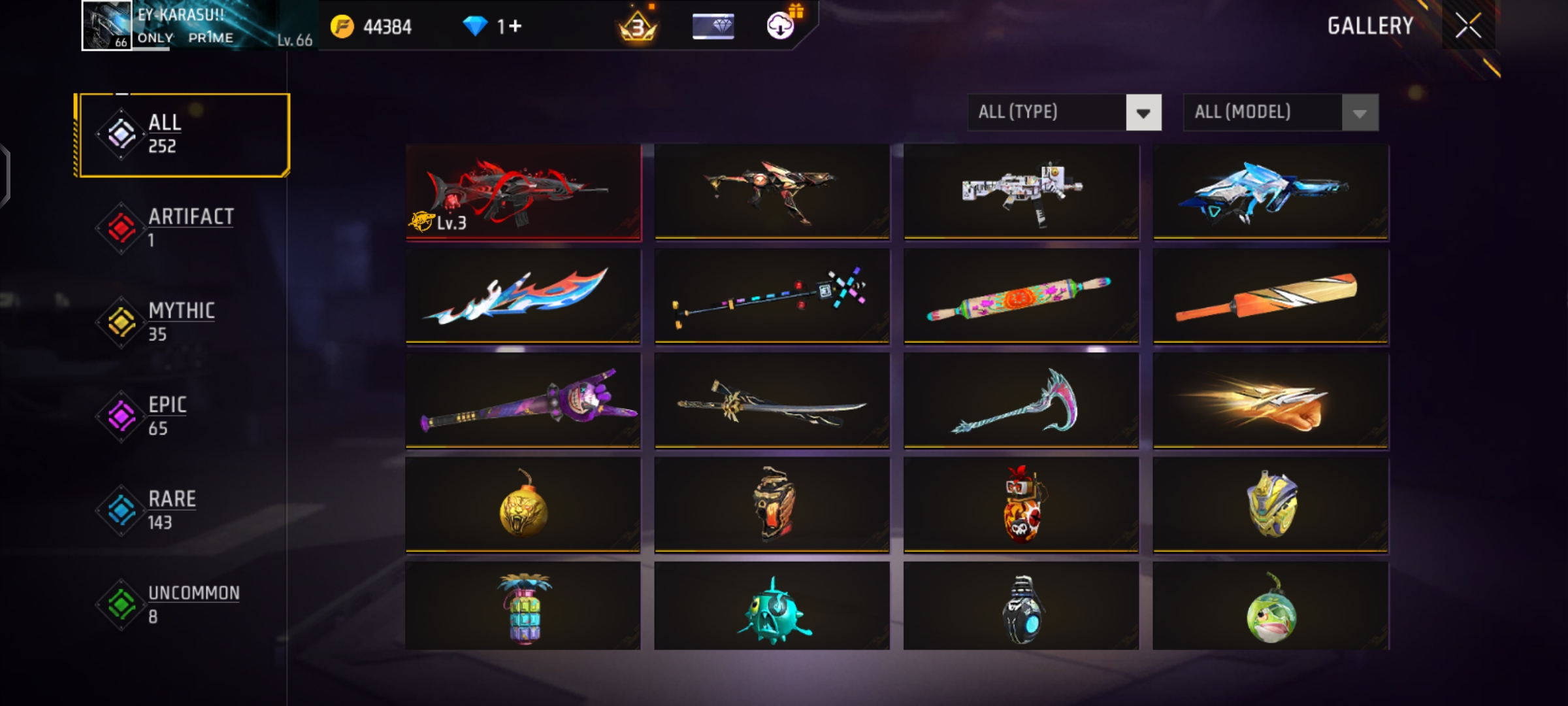
Task: Open the membership card icon
Action: (x=714, y=26)
